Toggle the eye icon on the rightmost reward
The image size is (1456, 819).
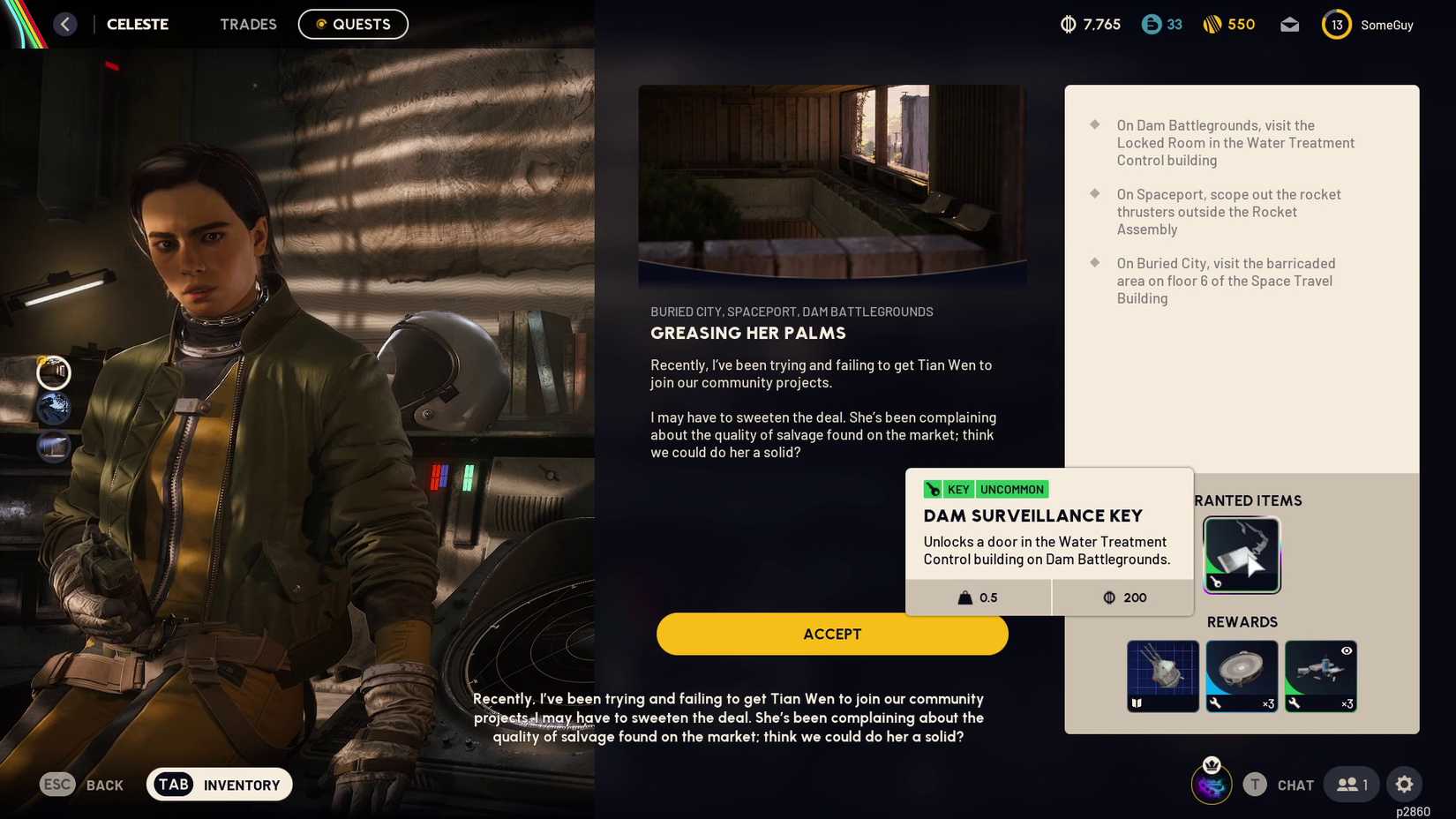pyautogui.click(x=1346, y=650)
